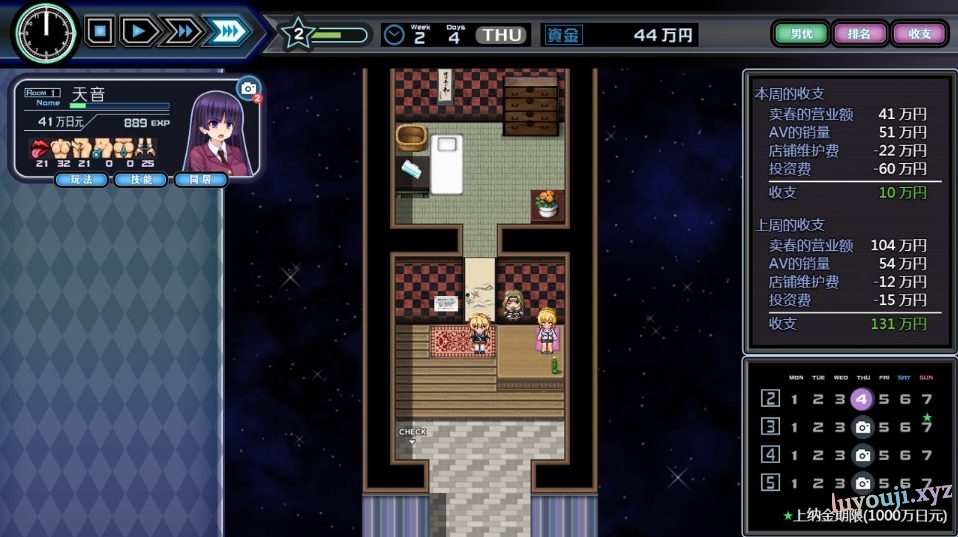Click the highlighted current day 4 on calendar

(862, 399)
